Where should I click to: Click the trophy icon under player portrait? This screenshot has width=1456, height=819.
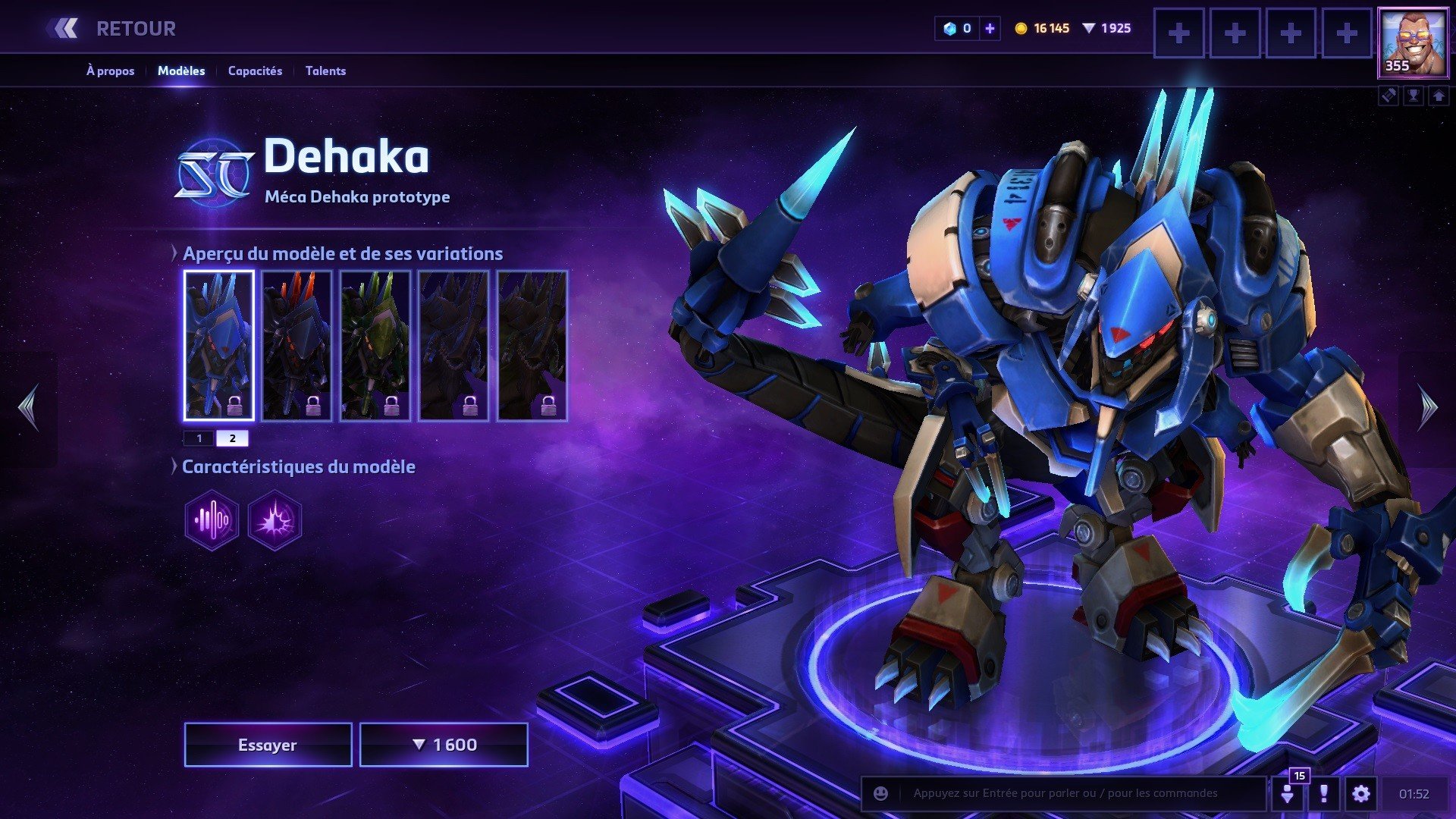pos(1415,96)
